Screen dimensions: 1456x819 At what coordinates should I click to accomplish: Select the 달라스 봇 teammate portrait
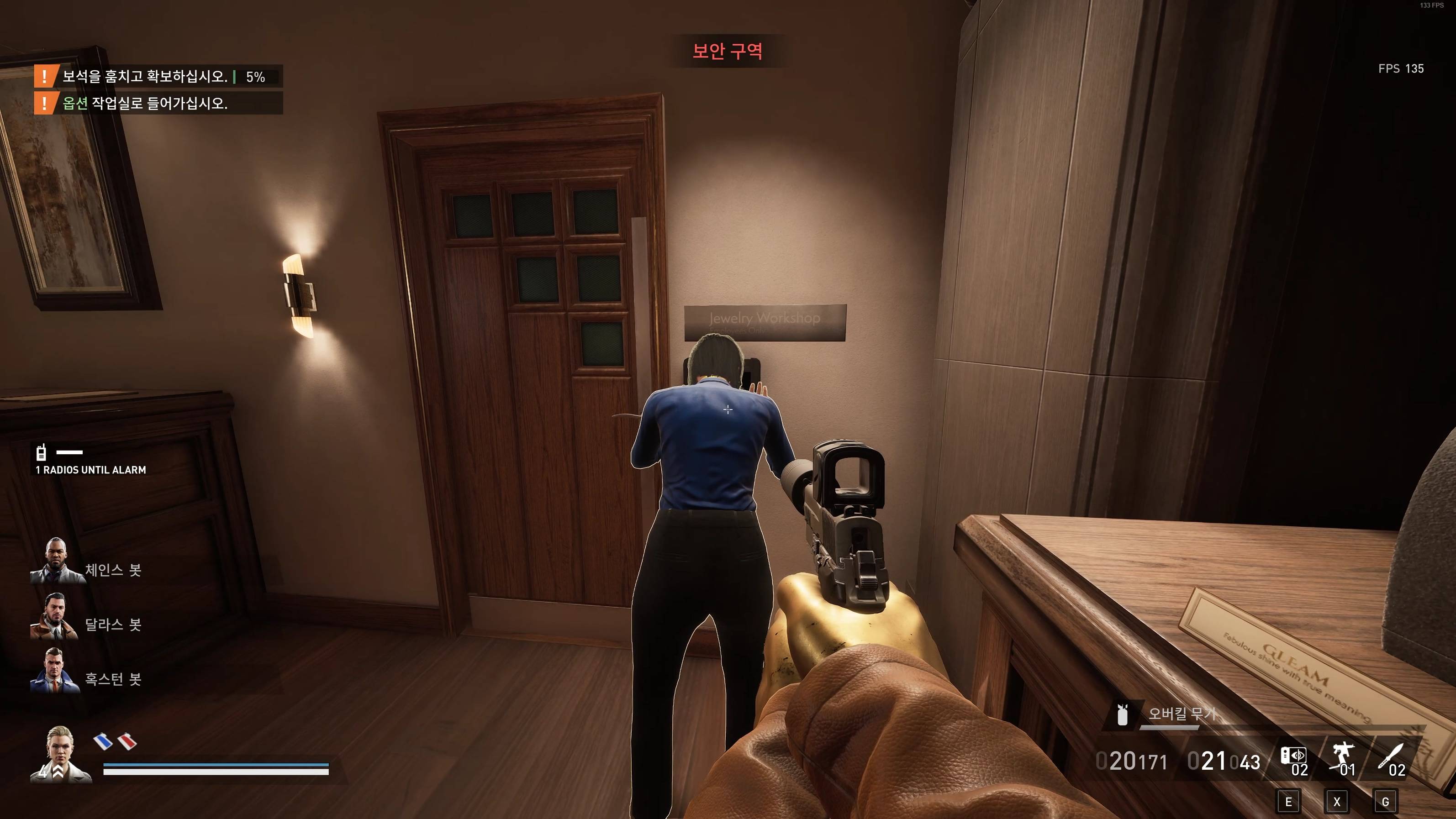coord(54,616)
